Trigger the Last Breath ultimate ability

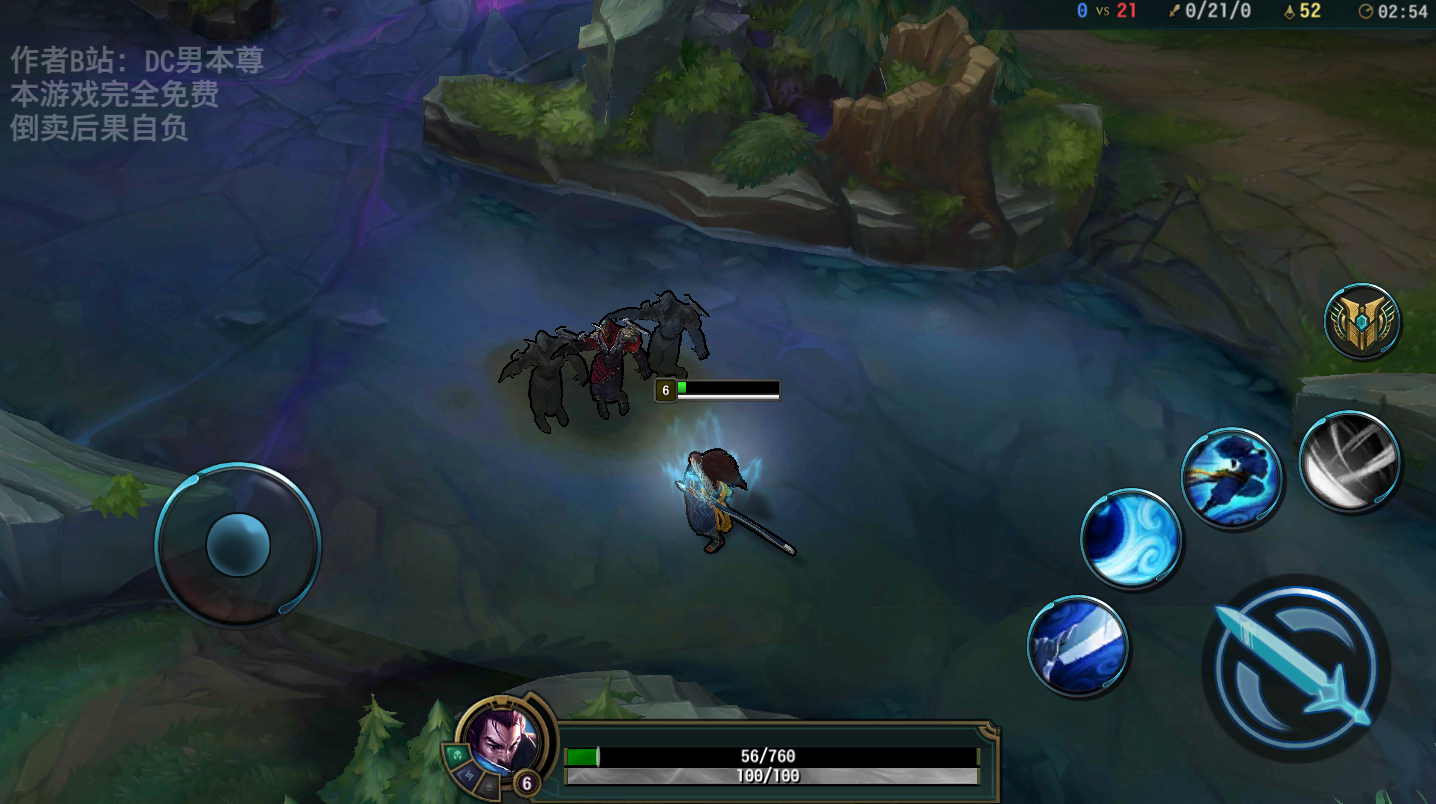point(1349,461)
